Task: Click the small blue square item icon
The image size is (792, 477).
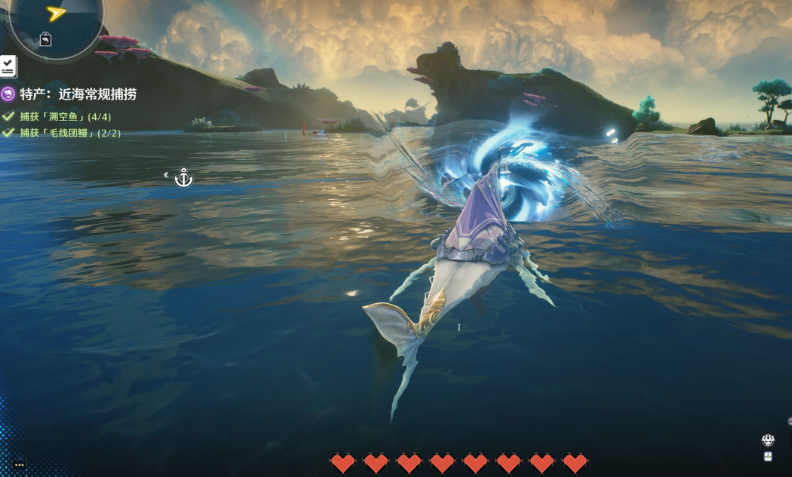Action: (768, 456)
